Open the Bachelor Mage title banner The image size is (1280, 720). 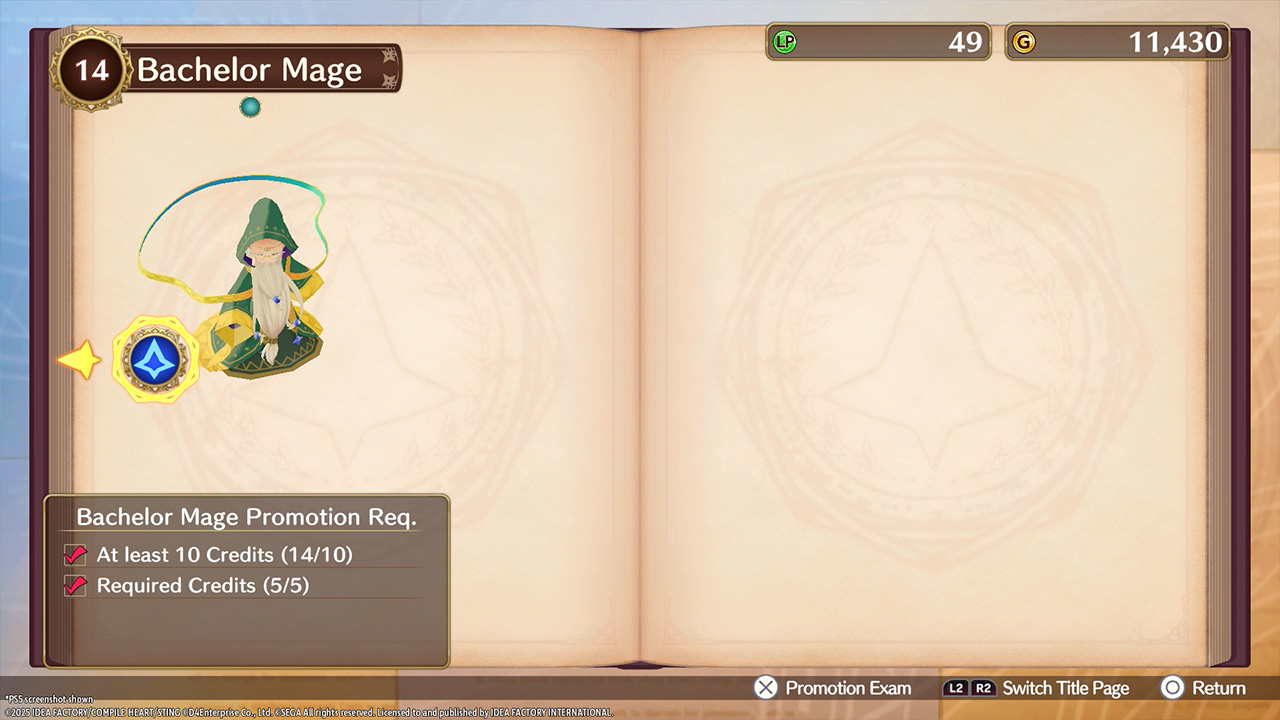click(250, 69)
